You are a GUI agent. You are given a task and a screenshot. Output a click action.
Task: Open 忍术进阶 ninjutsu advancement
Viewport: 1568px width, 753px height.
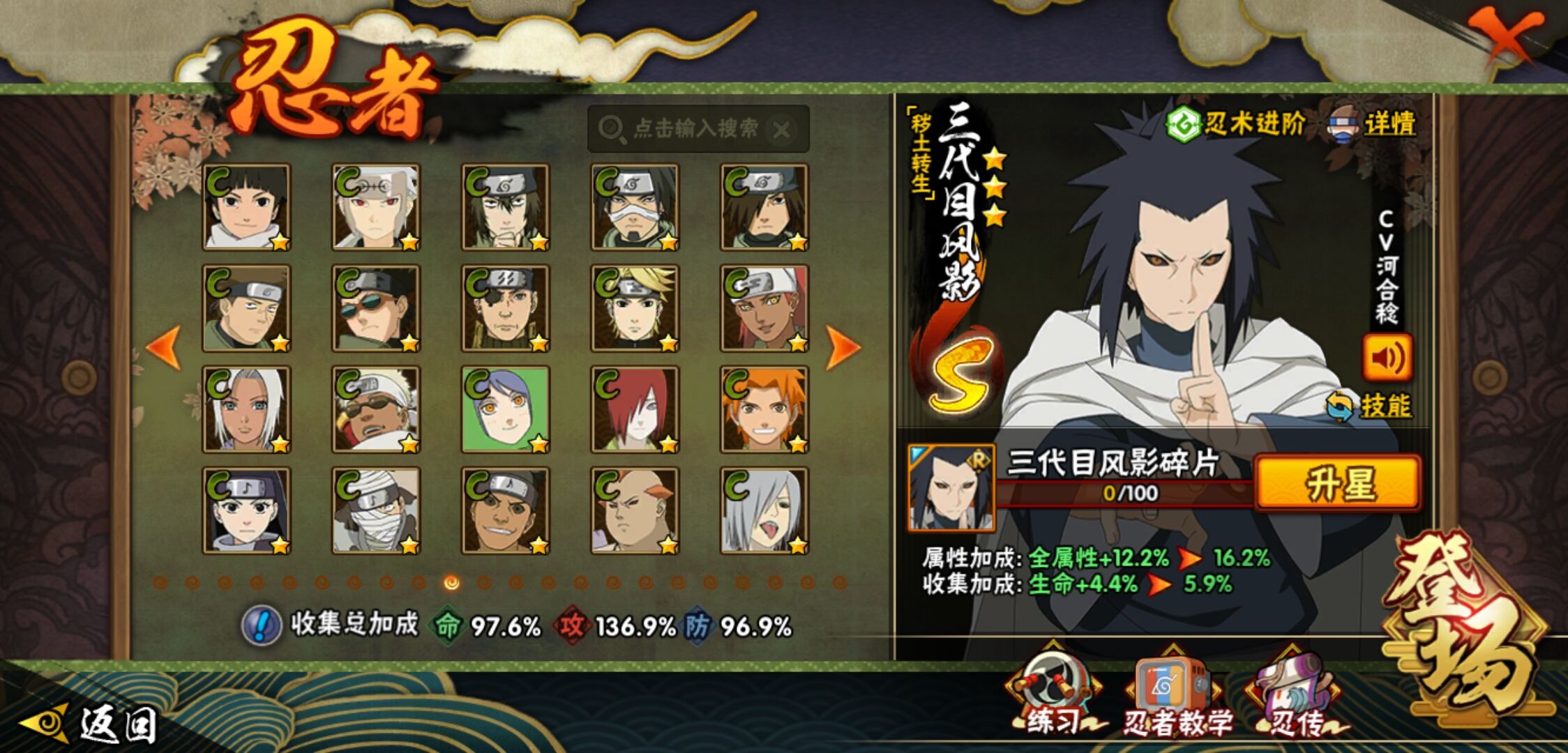[x=1236, y=125]
